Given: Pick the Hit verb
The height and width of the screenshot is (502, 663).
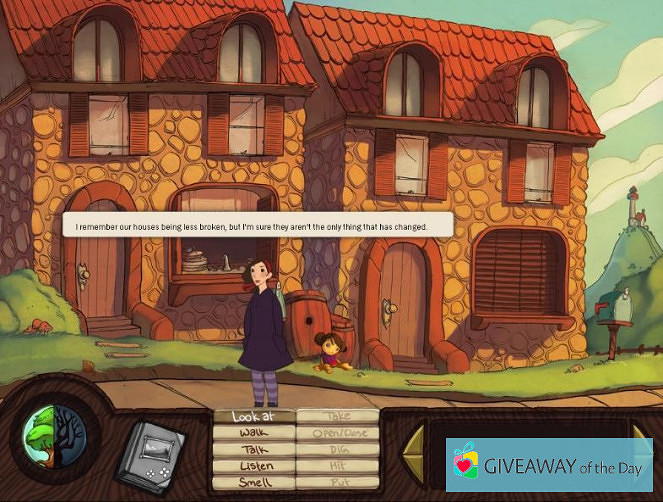Looking at the screenshot, I should click(x=338, y=467).
